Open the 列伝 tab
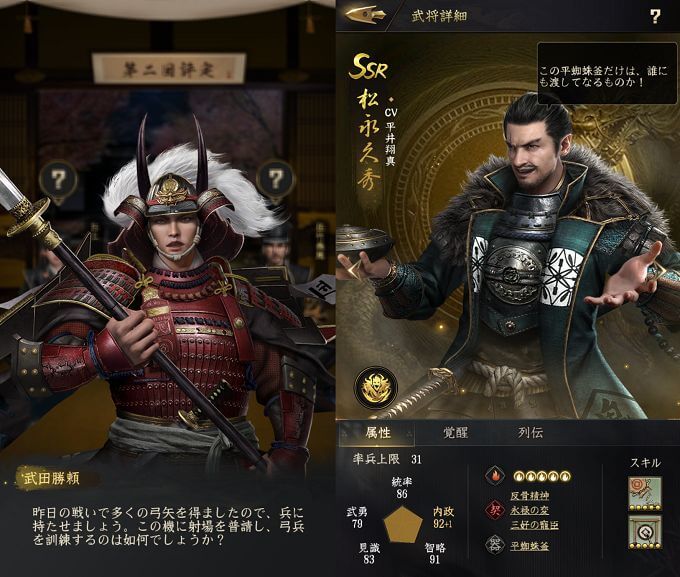The image size is (680, 577). (x=531, y=433)
